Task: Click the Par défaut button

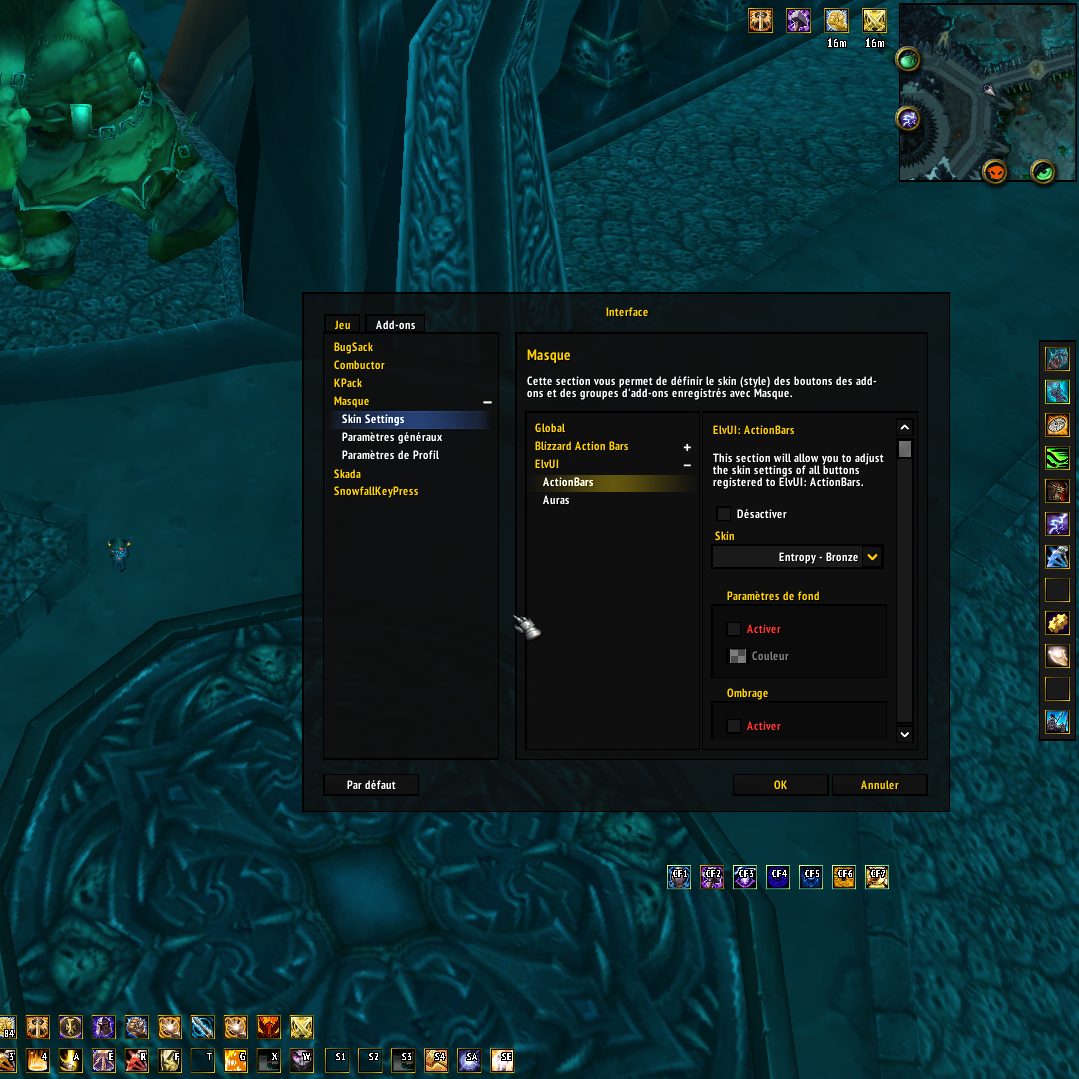Action: pyautogui.click(x=371, y=785)
